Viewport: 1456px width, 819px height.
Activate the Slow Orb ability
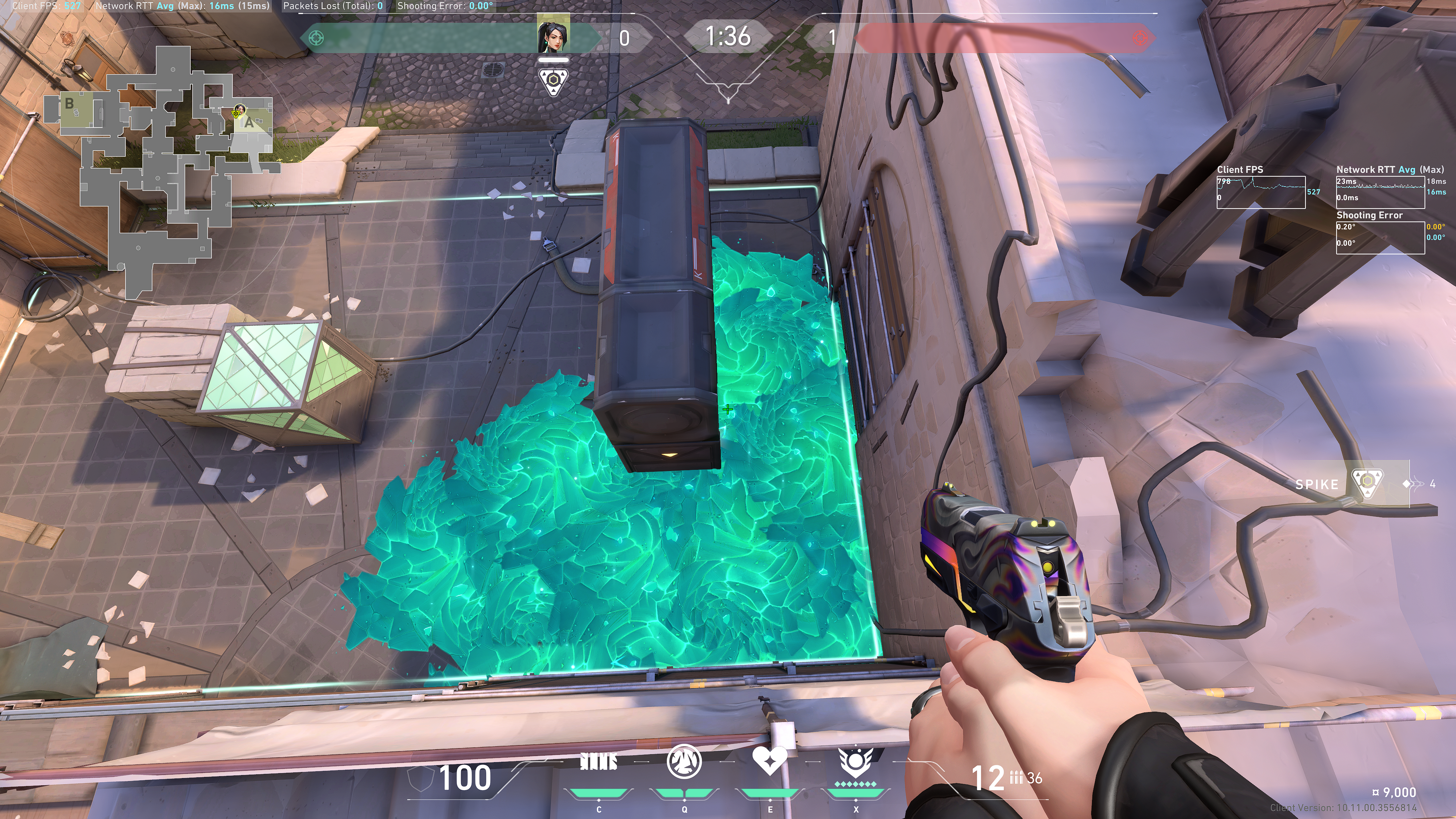[x=684, y=762]
